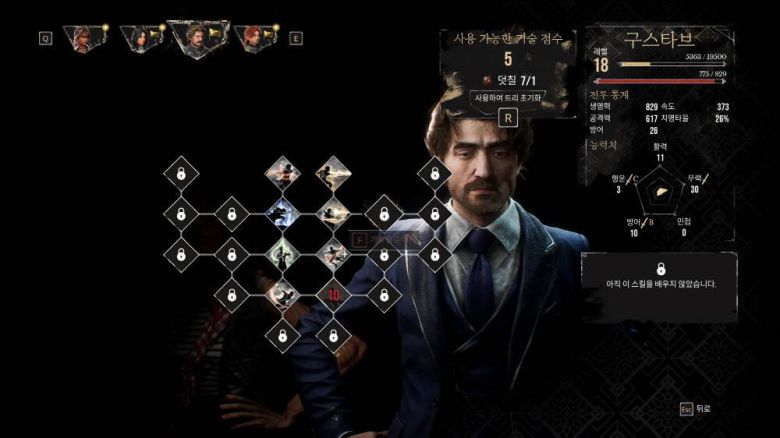Select the blue-glowing skill node
The width and height of the screenshot is (780, 438).
(x=282, y=212)
